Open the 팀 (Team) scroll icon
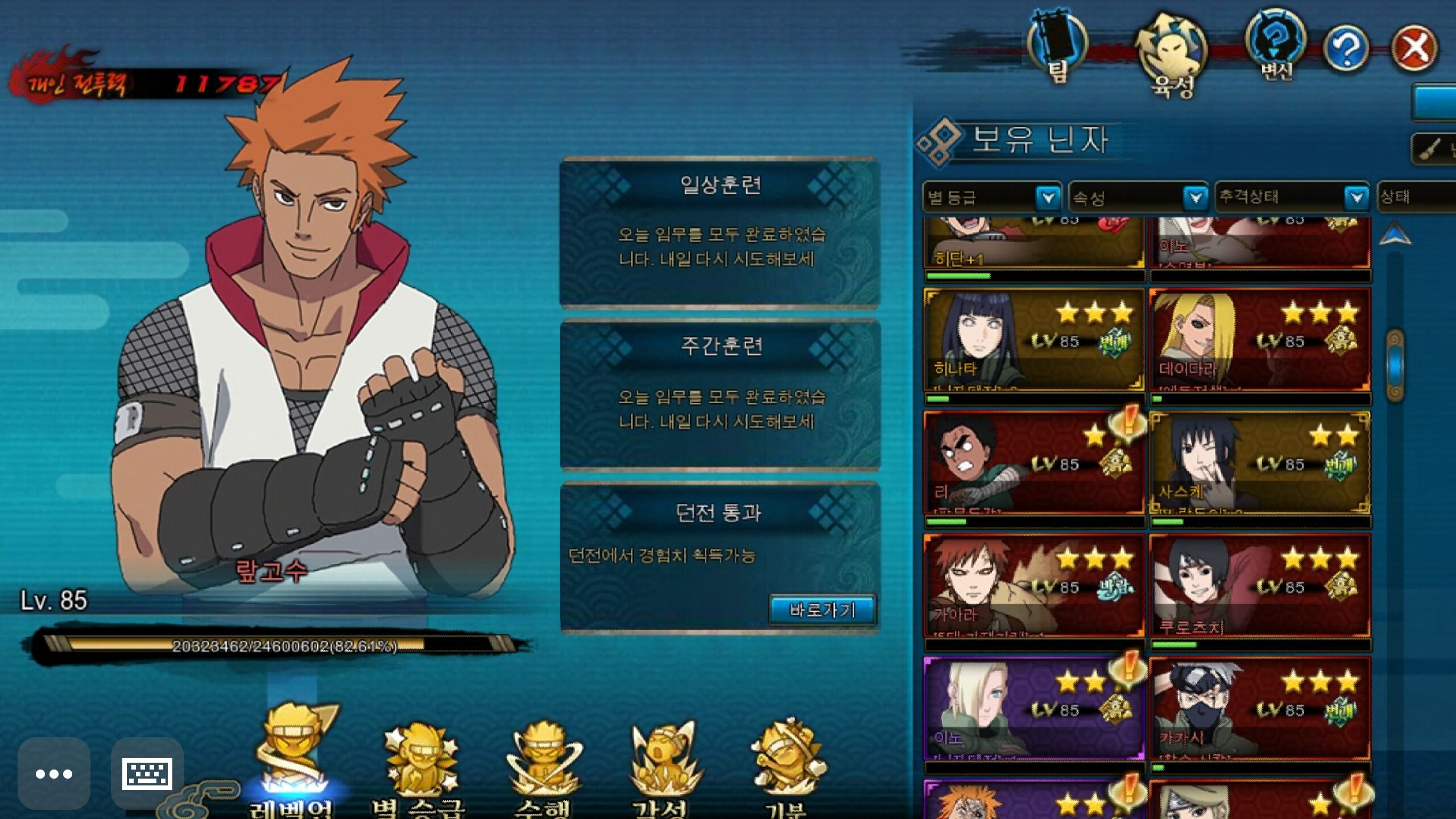This screenshot has width=1456, height=819. click(1057, 47)
